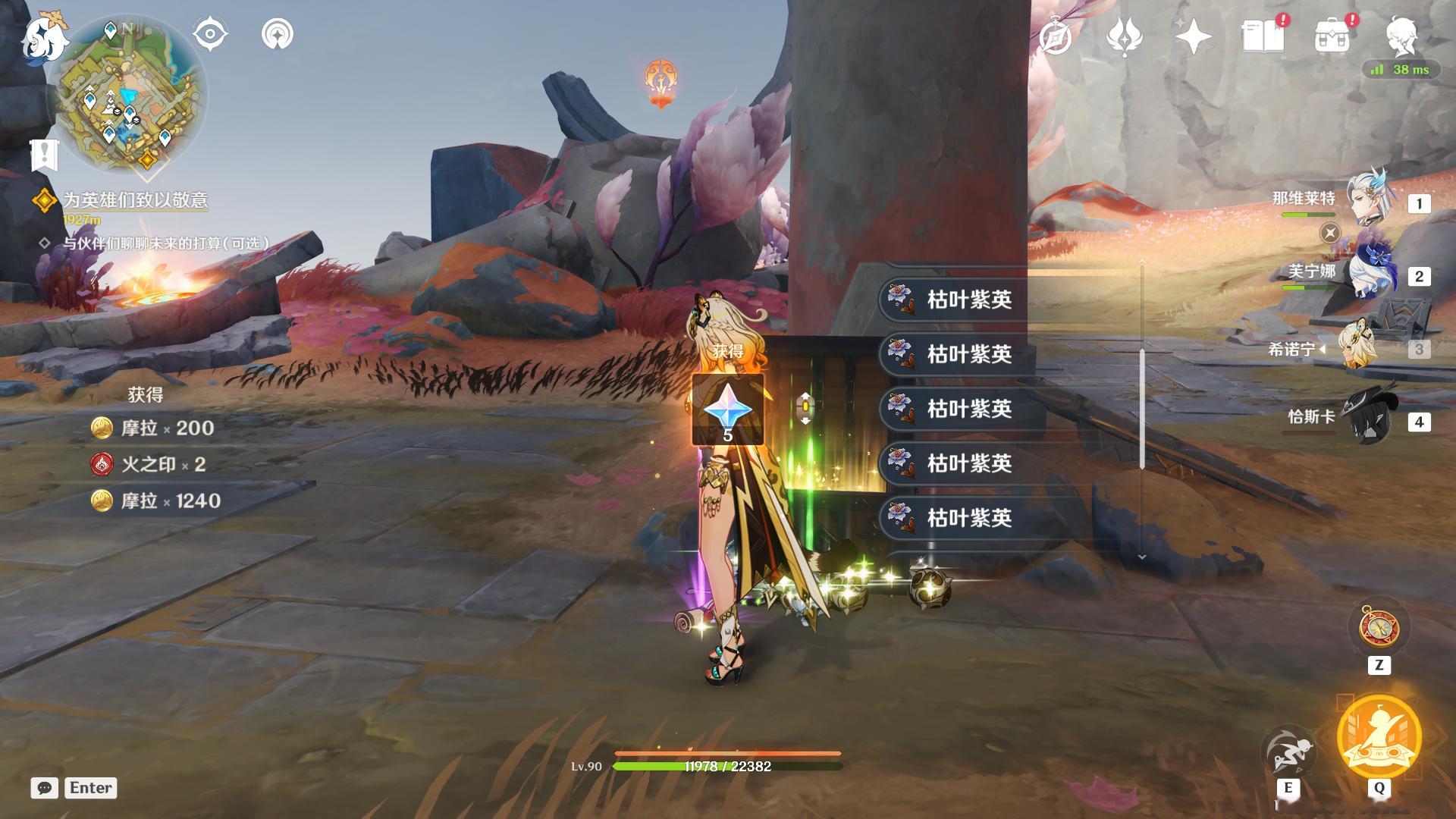Select the tracked quest 为英雄们致以敬意
Screen dimensions: 1456x819
pos(134,200)
